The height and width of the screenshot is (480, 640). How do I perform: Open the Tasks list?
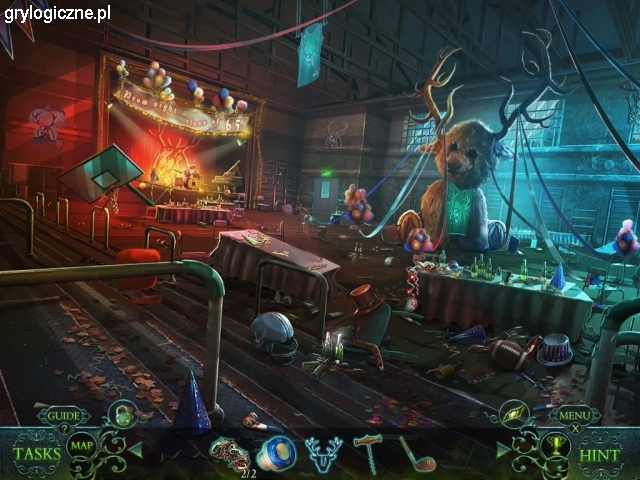pyautogui.click(x=36, y=452)
